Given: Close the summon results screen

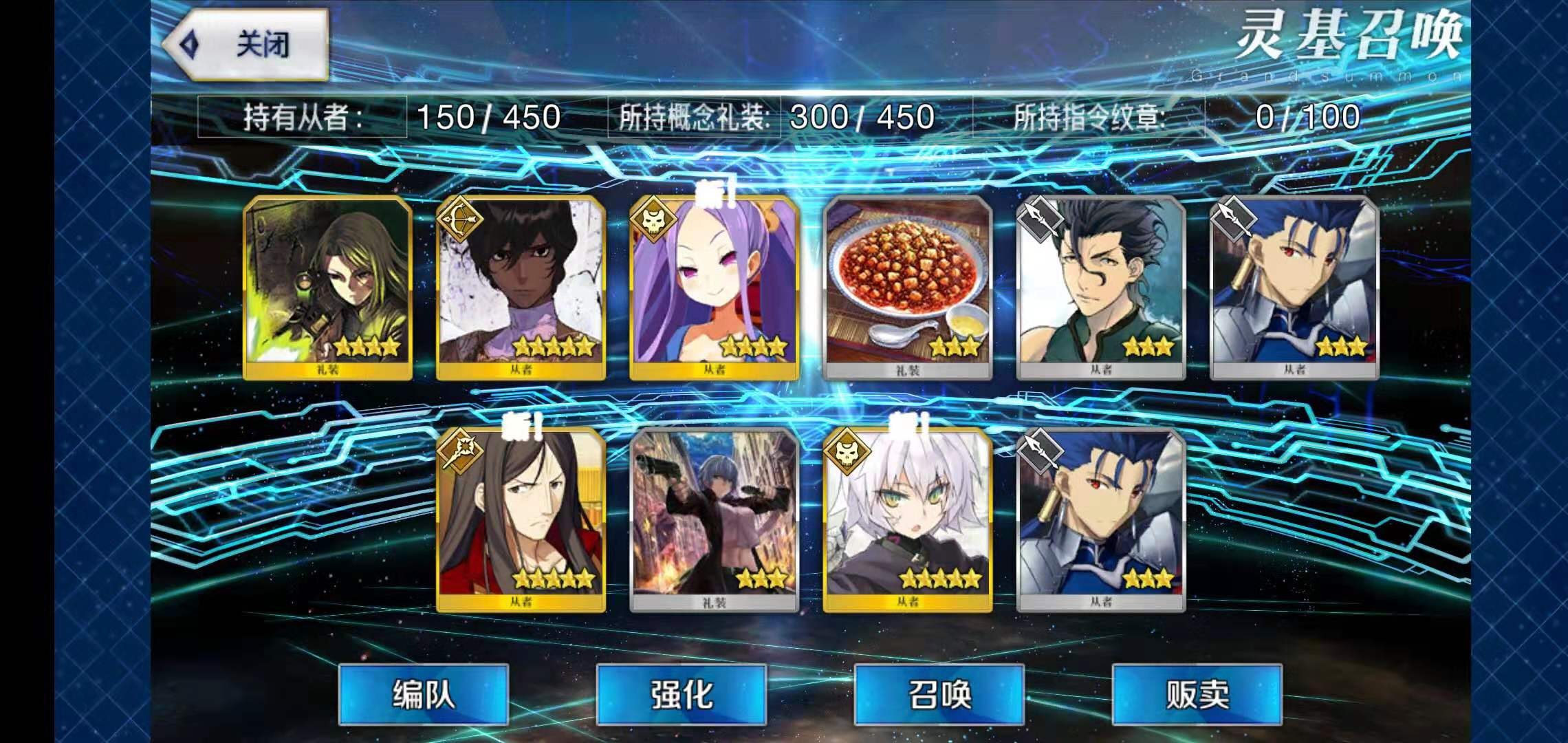Looking at the screenshot, I should [x=248, y=45].
